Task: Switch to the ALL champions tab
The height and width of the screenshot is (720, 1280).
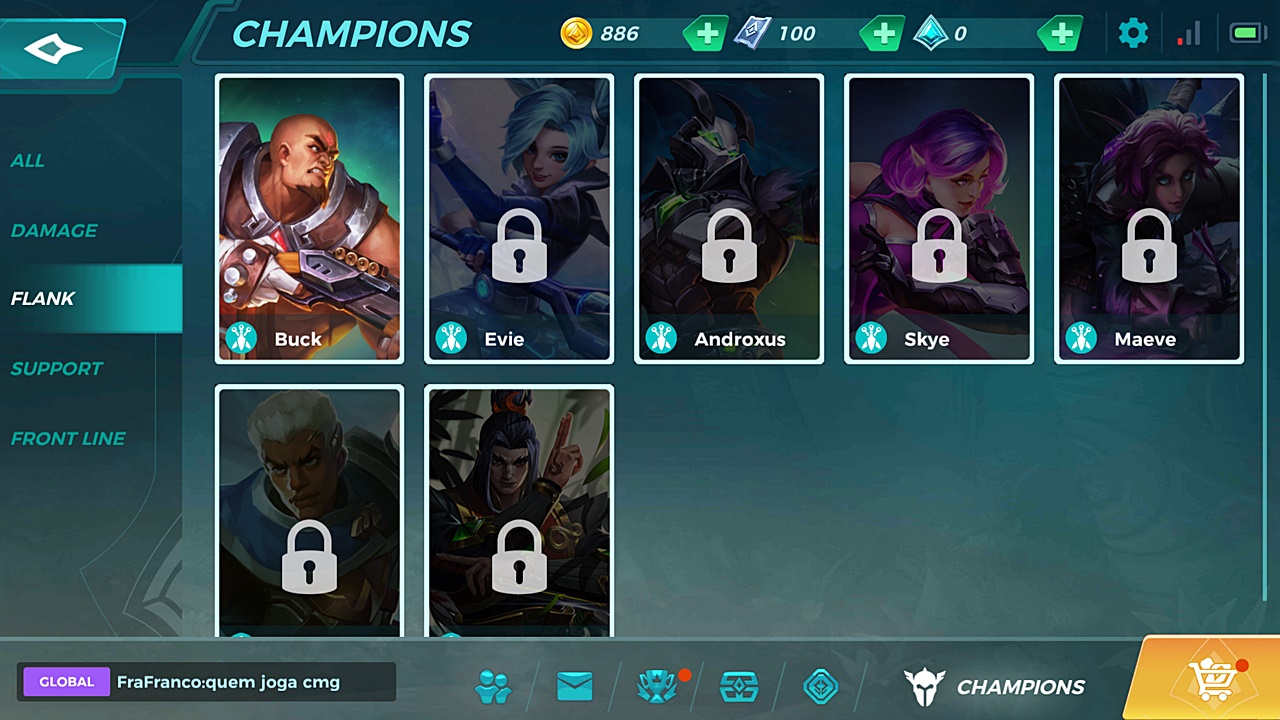Action: pyautogui.click(x=28, y=160)
